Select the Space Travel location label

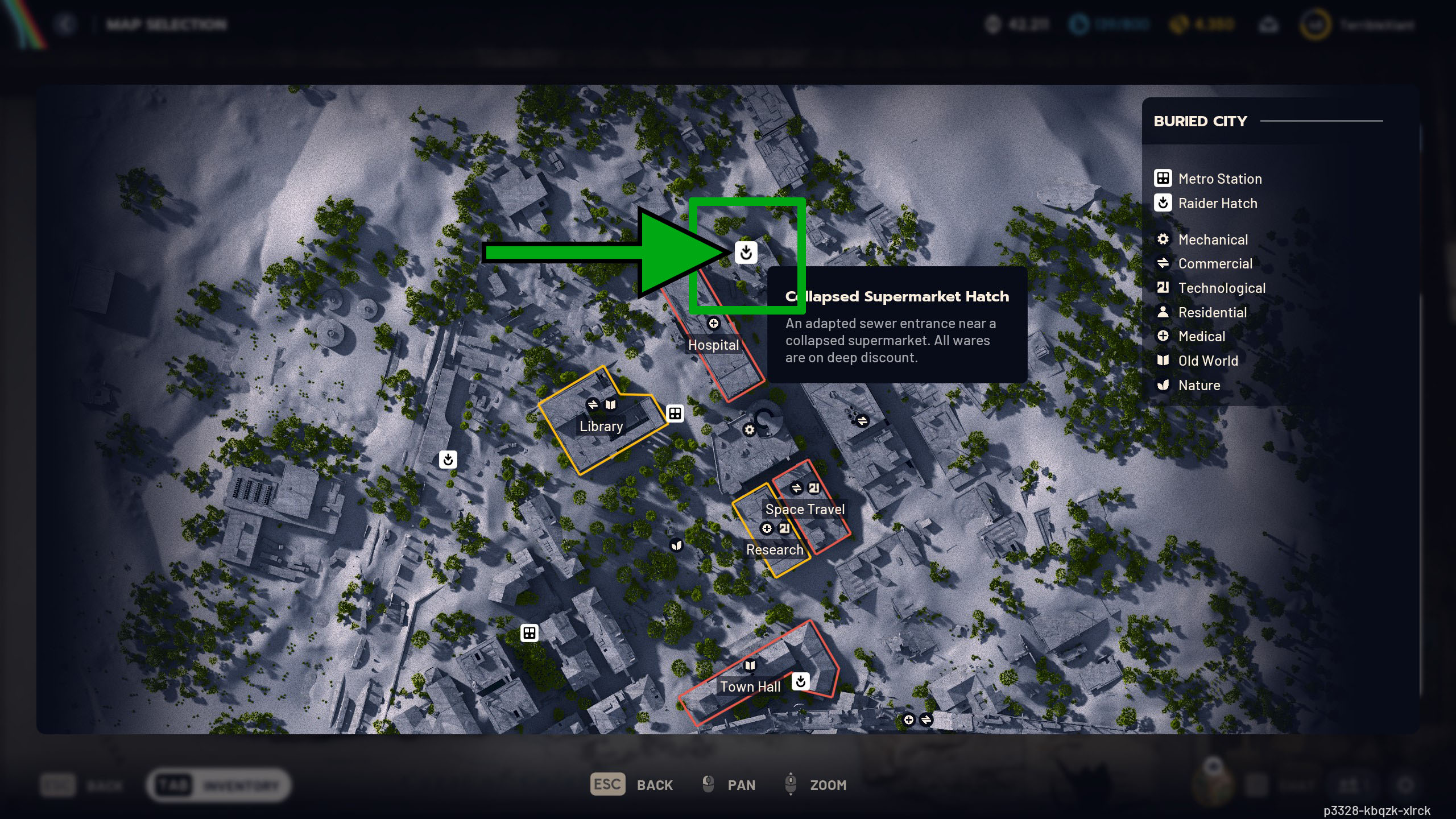tap(805, 509)
